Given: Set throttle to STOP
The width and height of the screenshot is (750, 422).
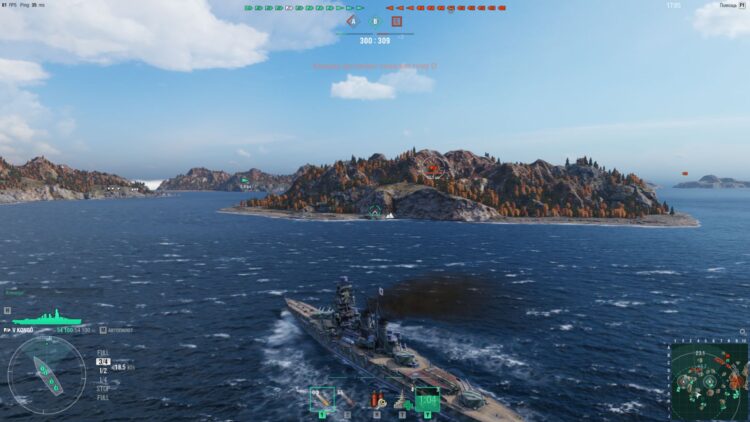Looking at the screenshot, I should click(x=103, y=388).
